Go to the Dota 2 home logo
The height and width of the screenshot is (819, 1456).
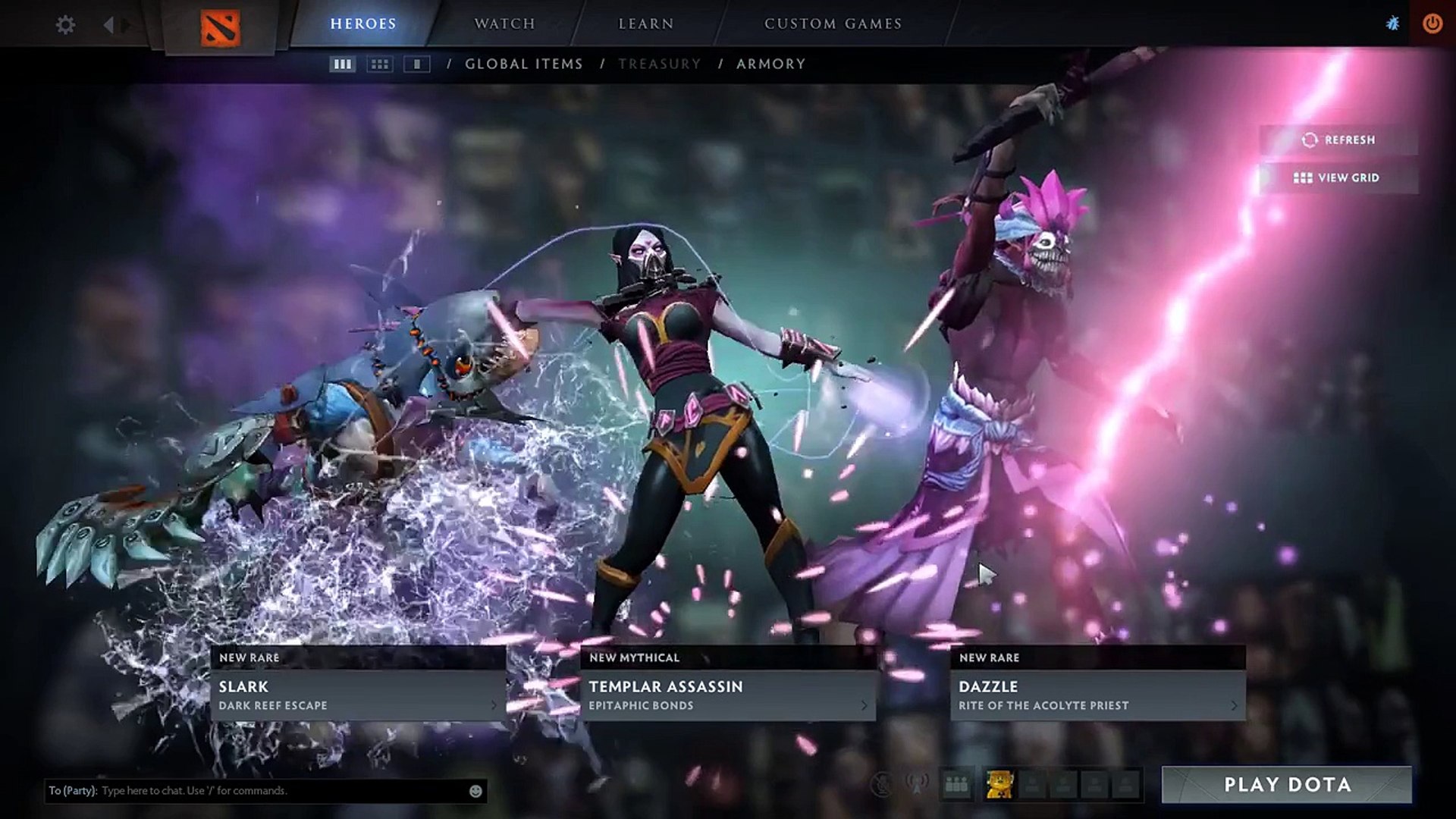coord(220,27)
